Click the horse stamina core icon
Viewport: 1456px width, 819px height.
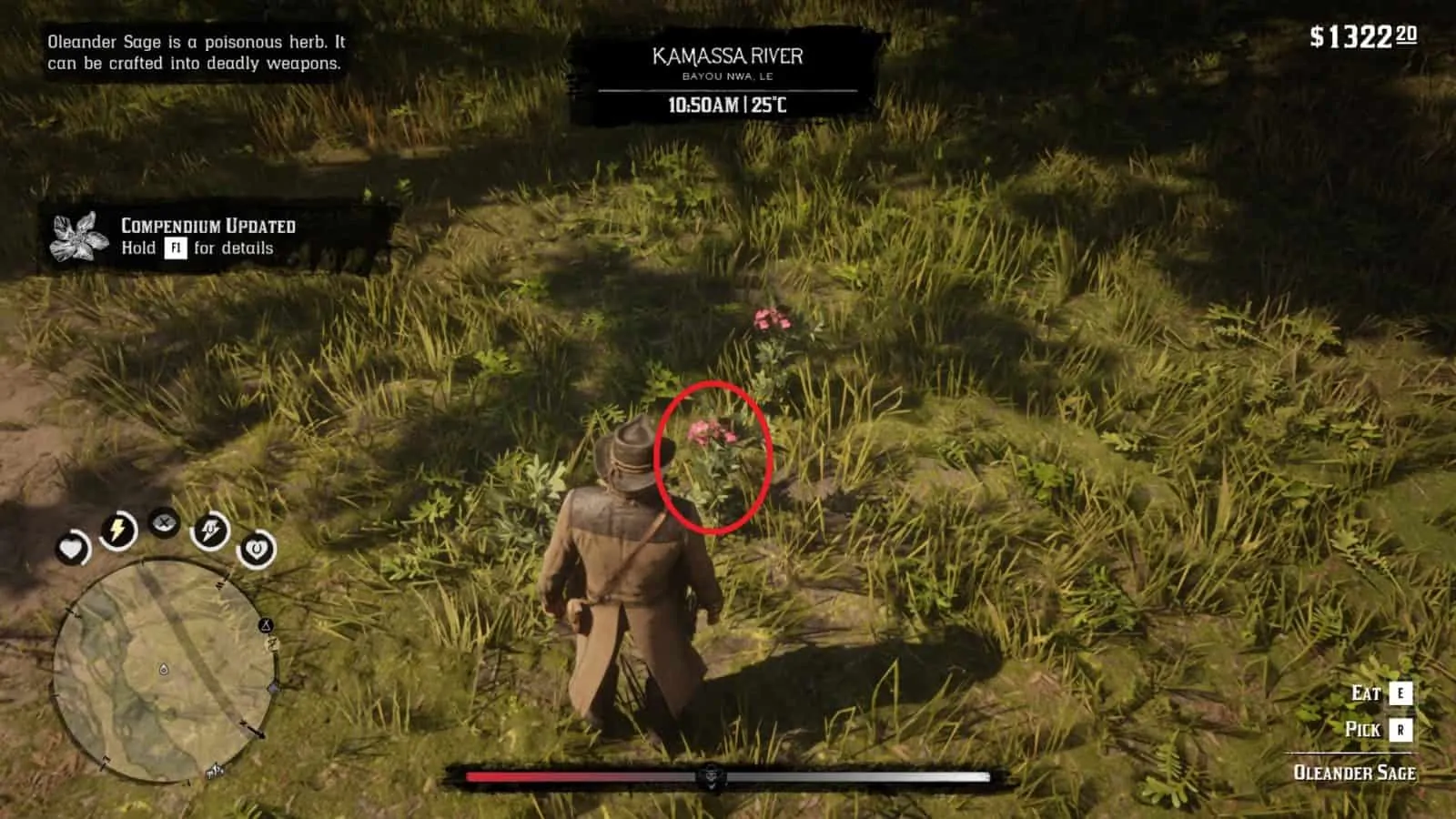click(208, 529)
